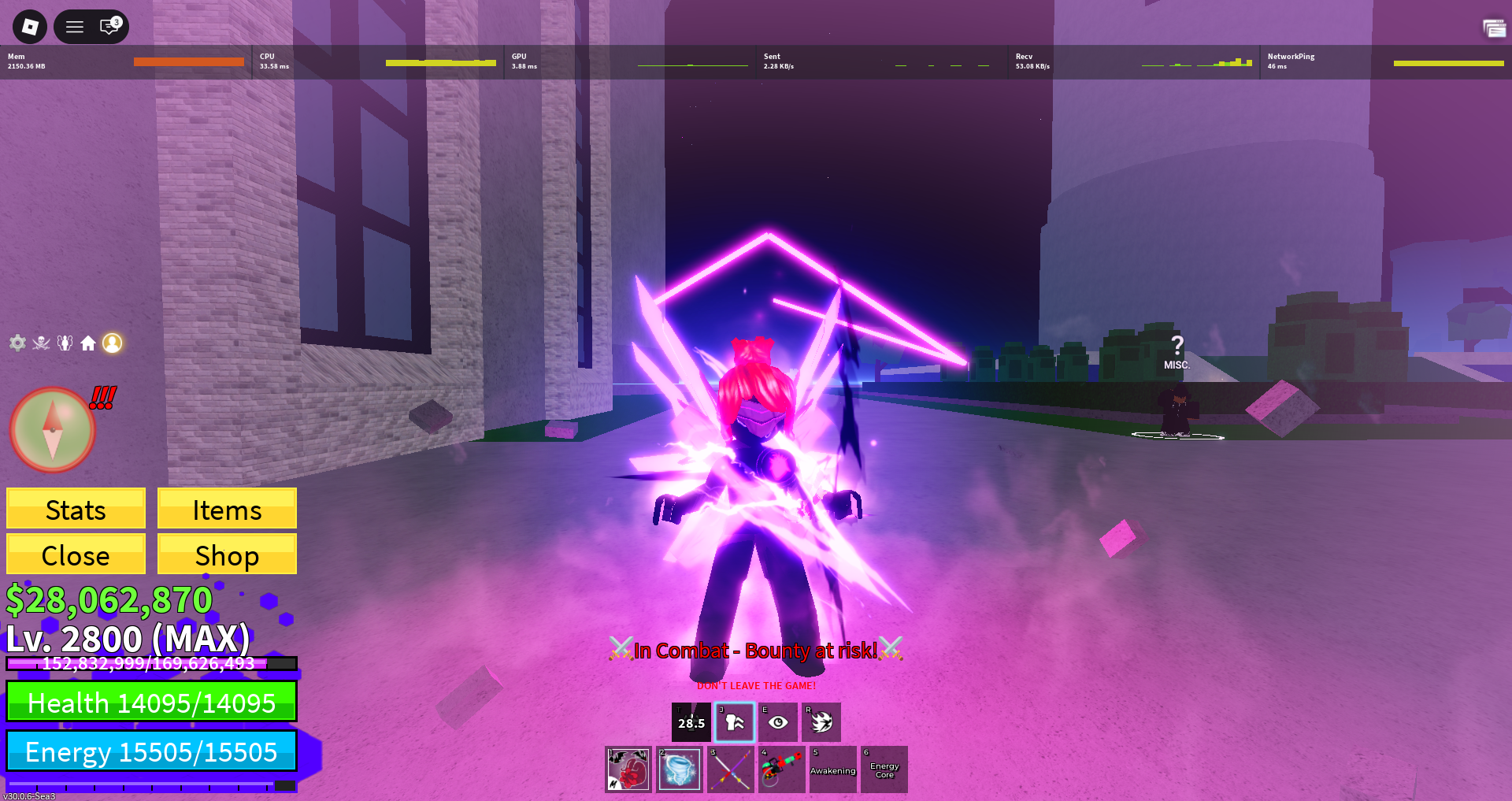Select the red fist fighting style slot
This screenshot has width=1512, height=801.
[x=628, y=769]
